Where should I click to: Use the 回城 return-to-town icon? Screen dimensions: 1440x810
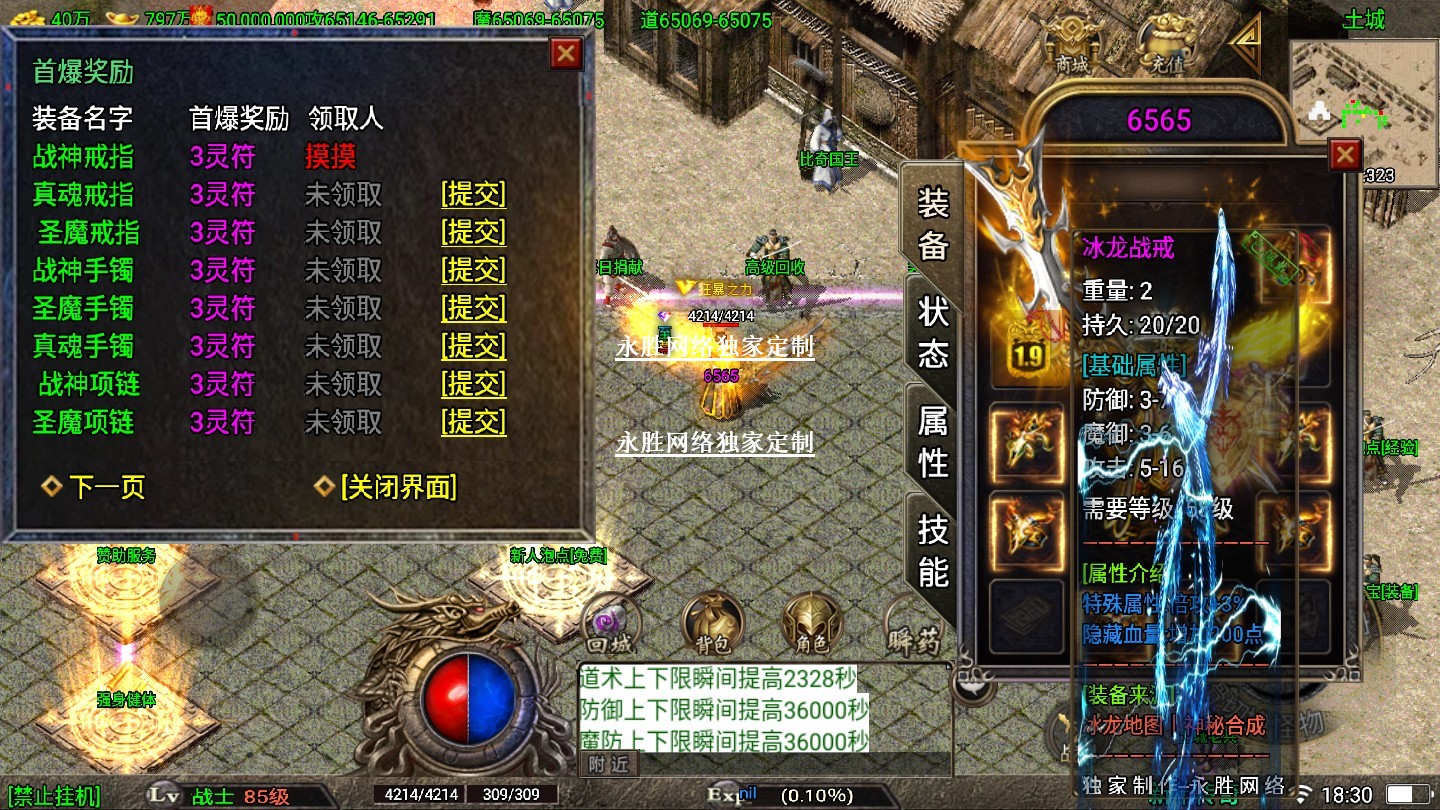coord(610,624)
